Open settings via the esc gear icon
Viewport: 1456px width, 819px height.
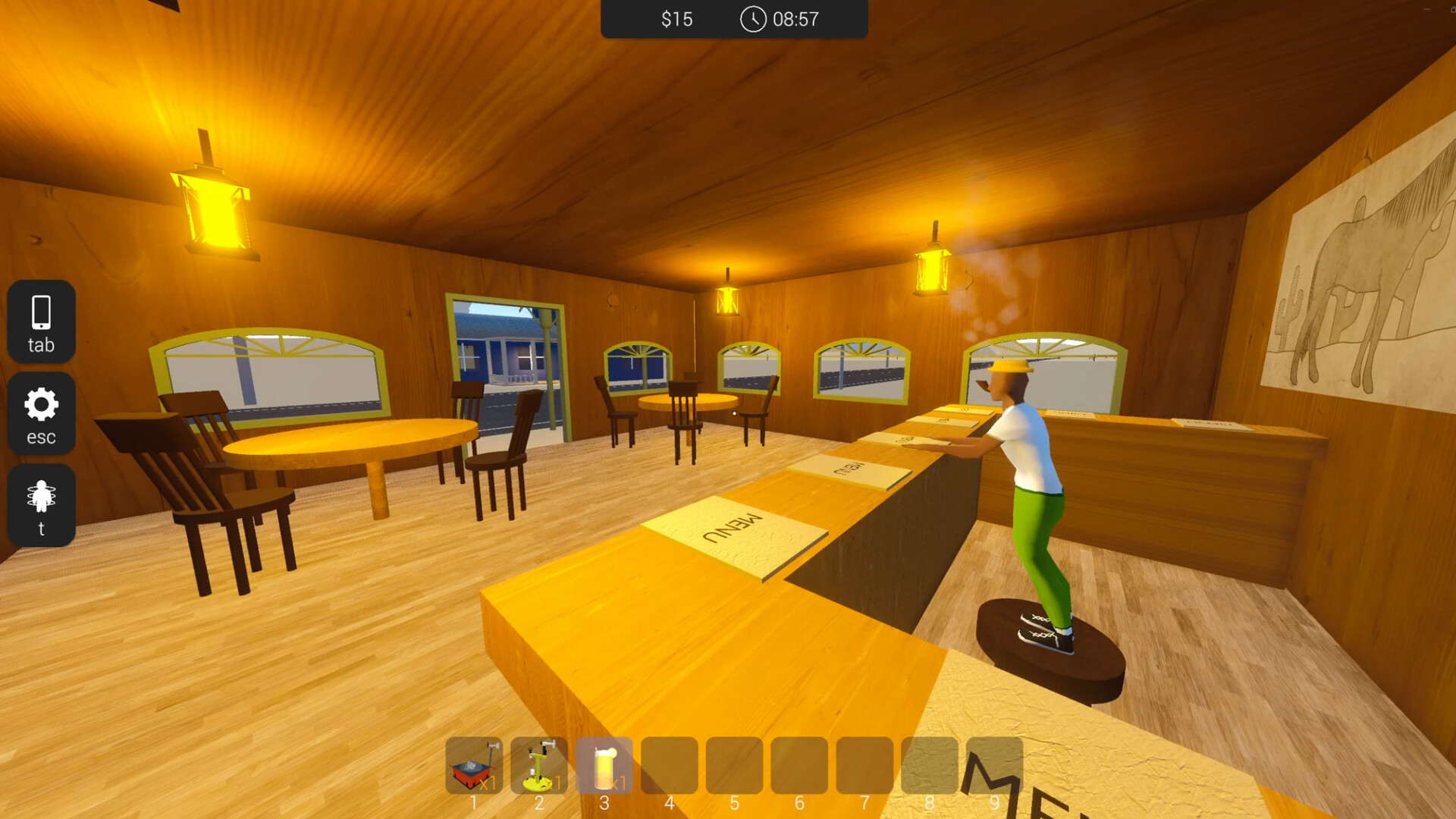[41, 414]
